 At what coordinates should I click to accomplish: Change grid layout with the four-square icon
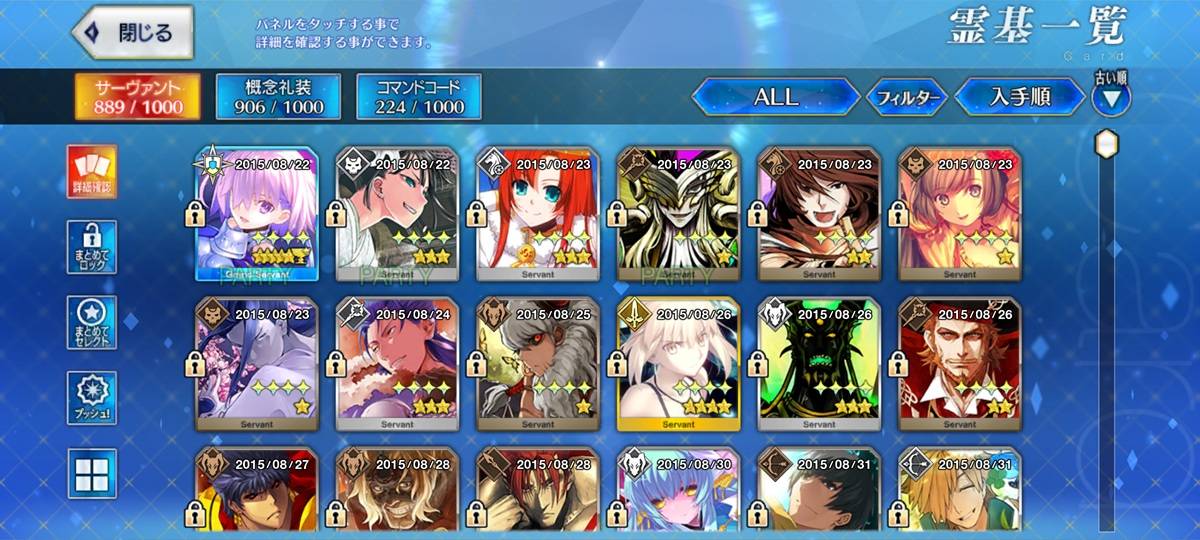[92, 473]
